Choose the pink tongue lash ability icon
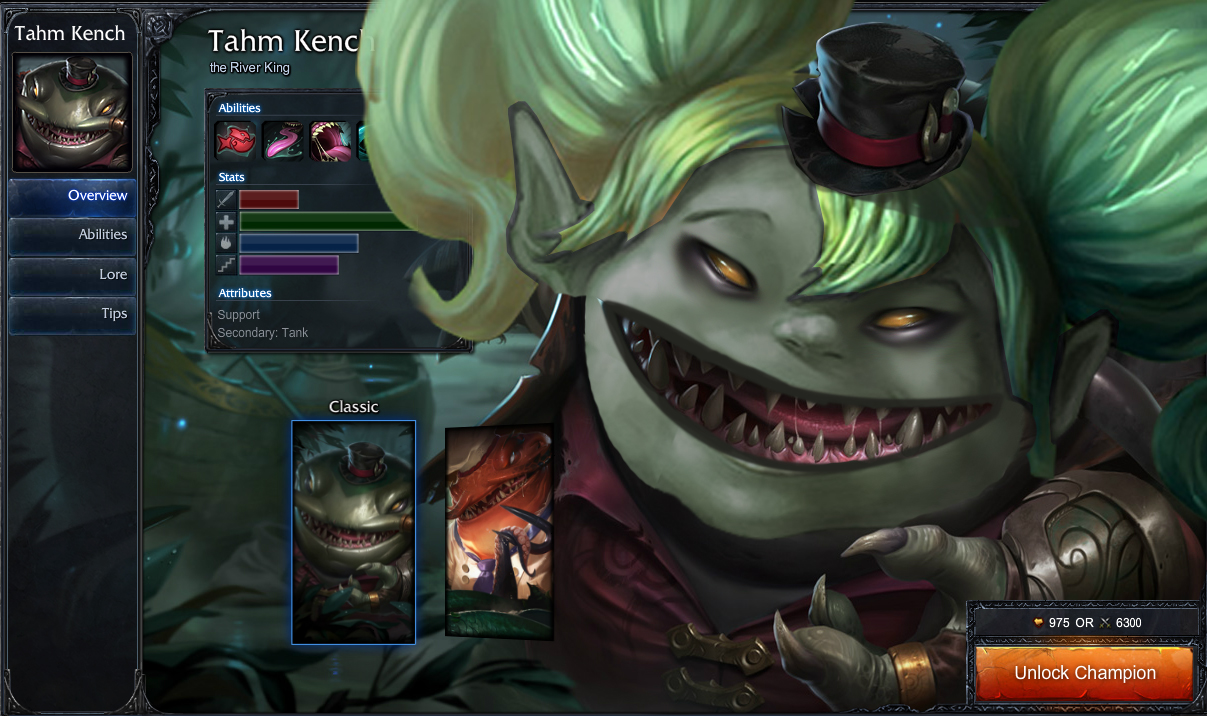The image size is (1207, 716). point(283,141)
